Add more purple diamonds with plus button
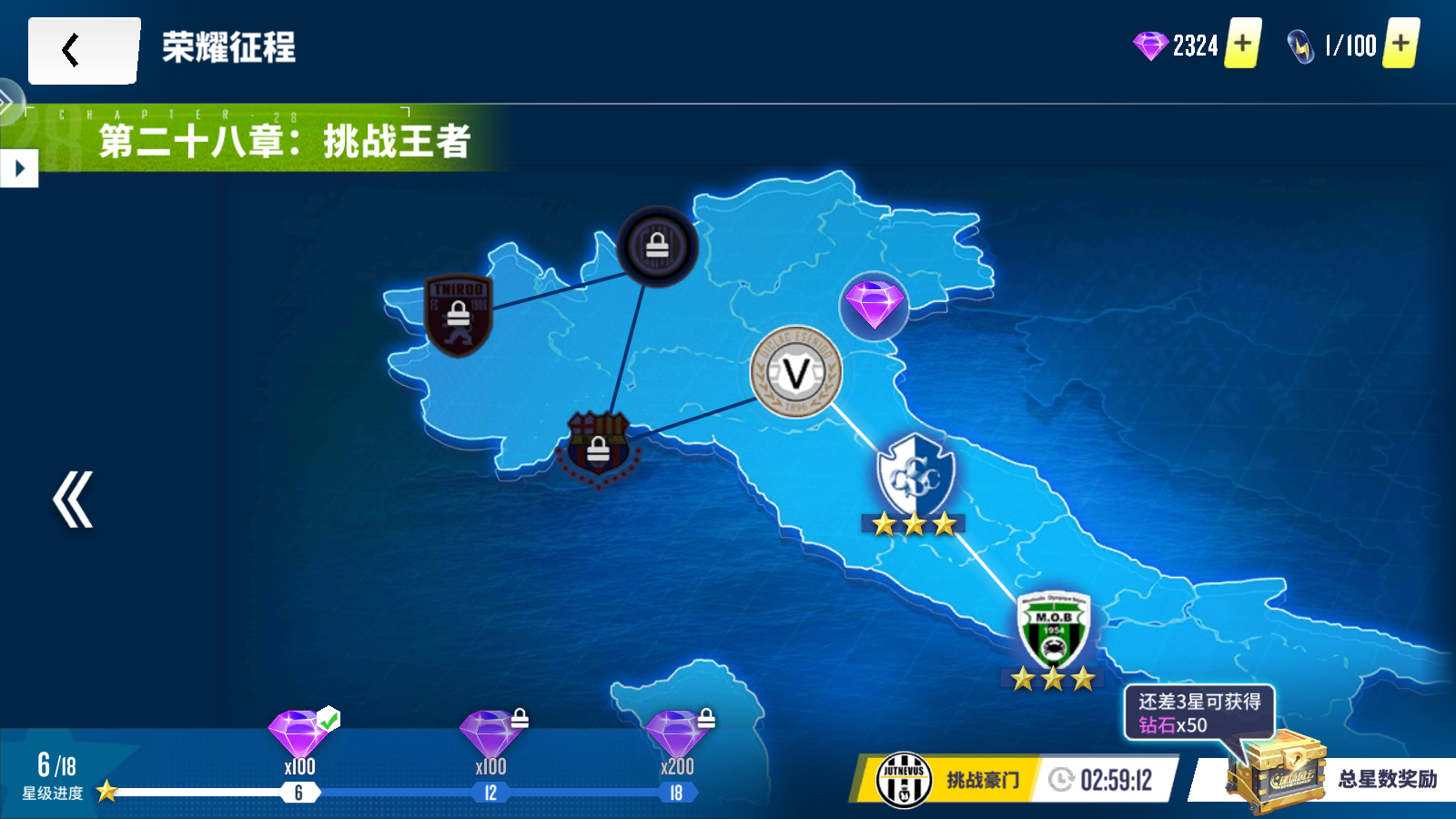The width and height of the screenshot is (1456, 819). pyautogui.click(x=1242, y=44)
